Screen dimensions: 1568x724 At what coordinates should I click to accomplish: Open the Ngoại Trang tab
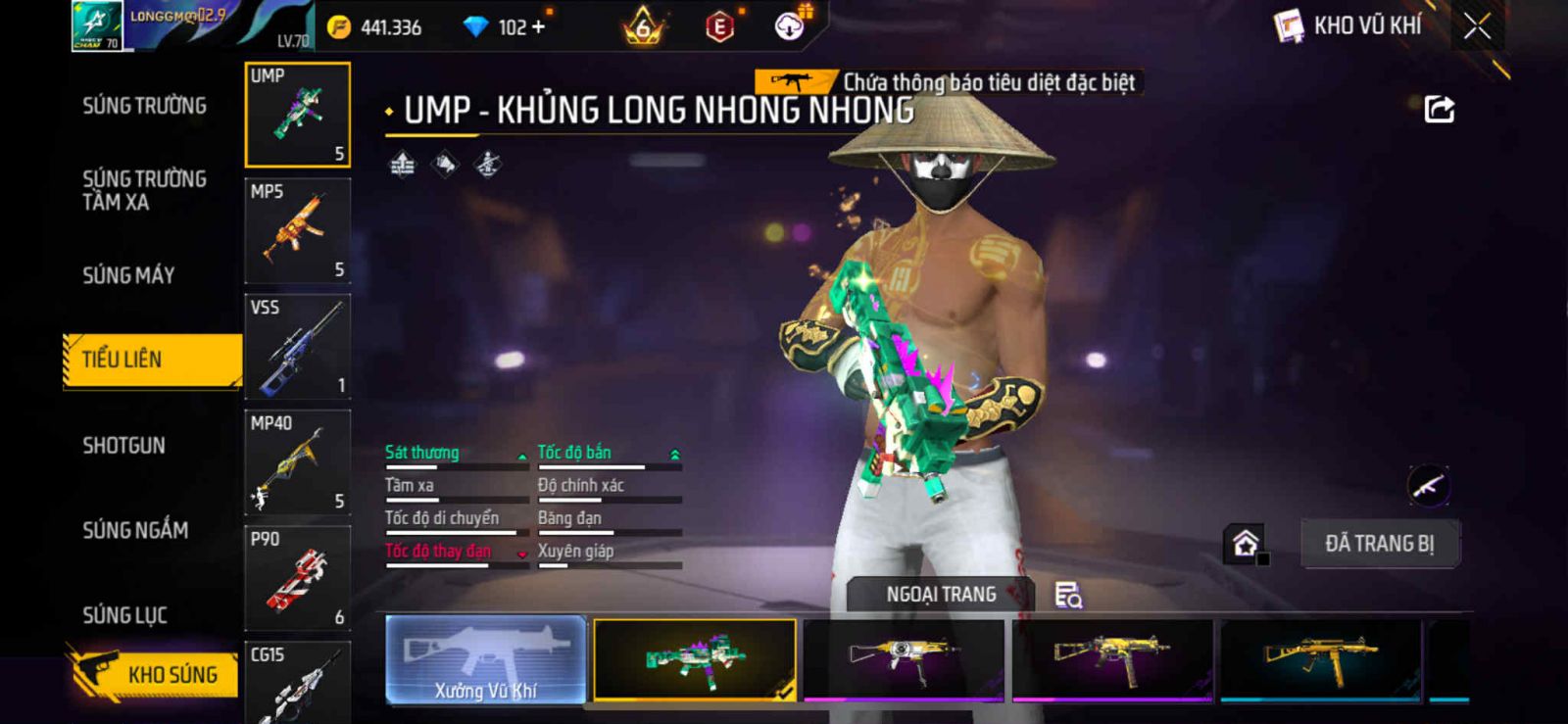tap(941, 595)
